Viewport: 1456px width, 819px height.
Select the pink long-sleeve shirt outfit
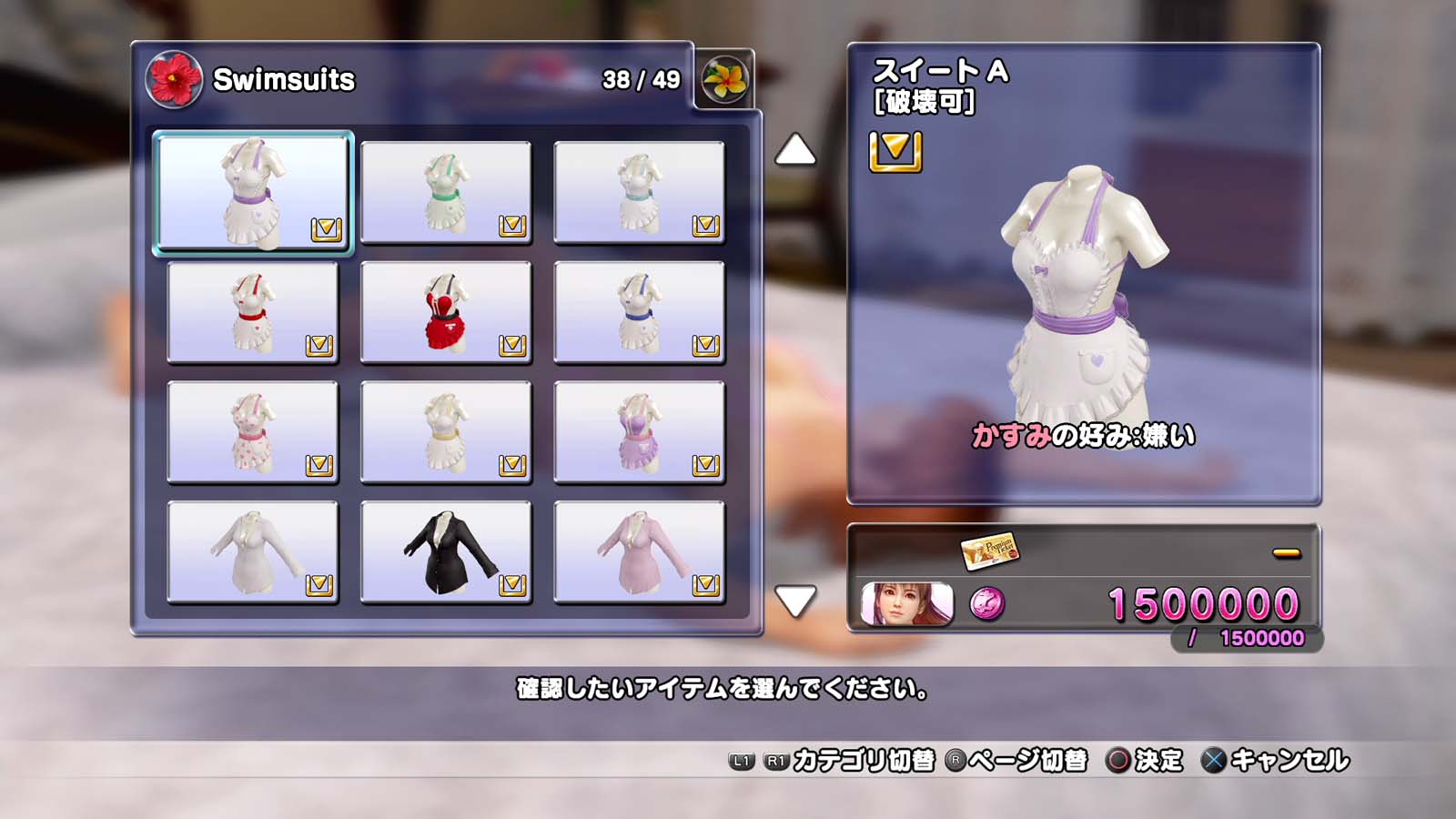pyautogui.click(x=639, y=552)
